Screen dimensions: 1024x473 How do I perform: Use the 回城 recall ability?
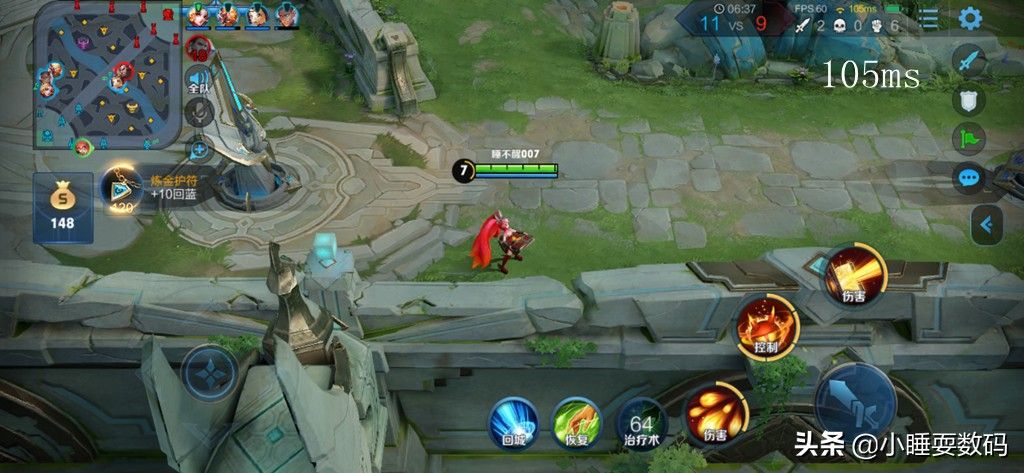[x=514, y=420]
